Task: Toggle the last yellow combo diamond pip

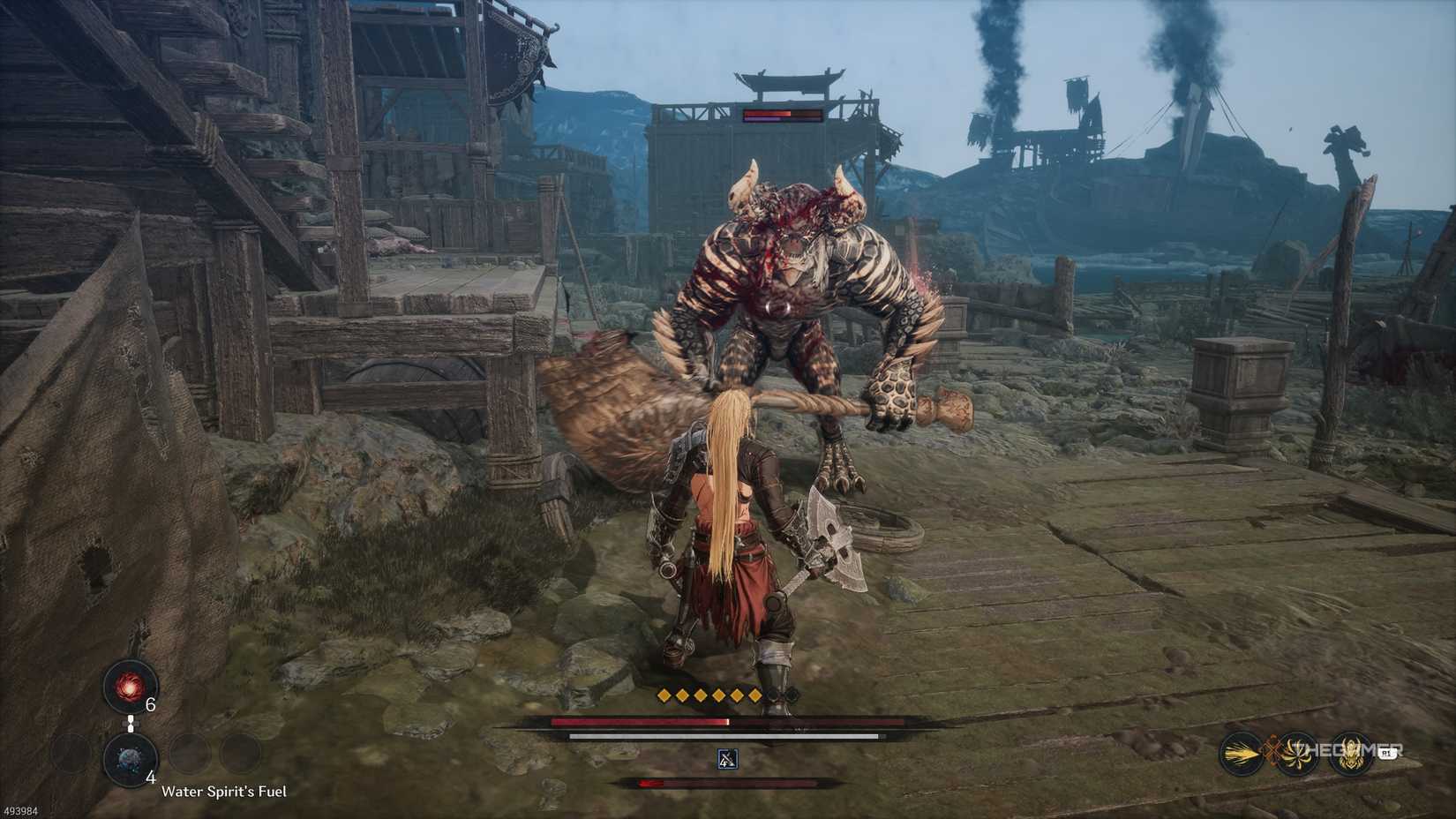Action: pos(754,695)
